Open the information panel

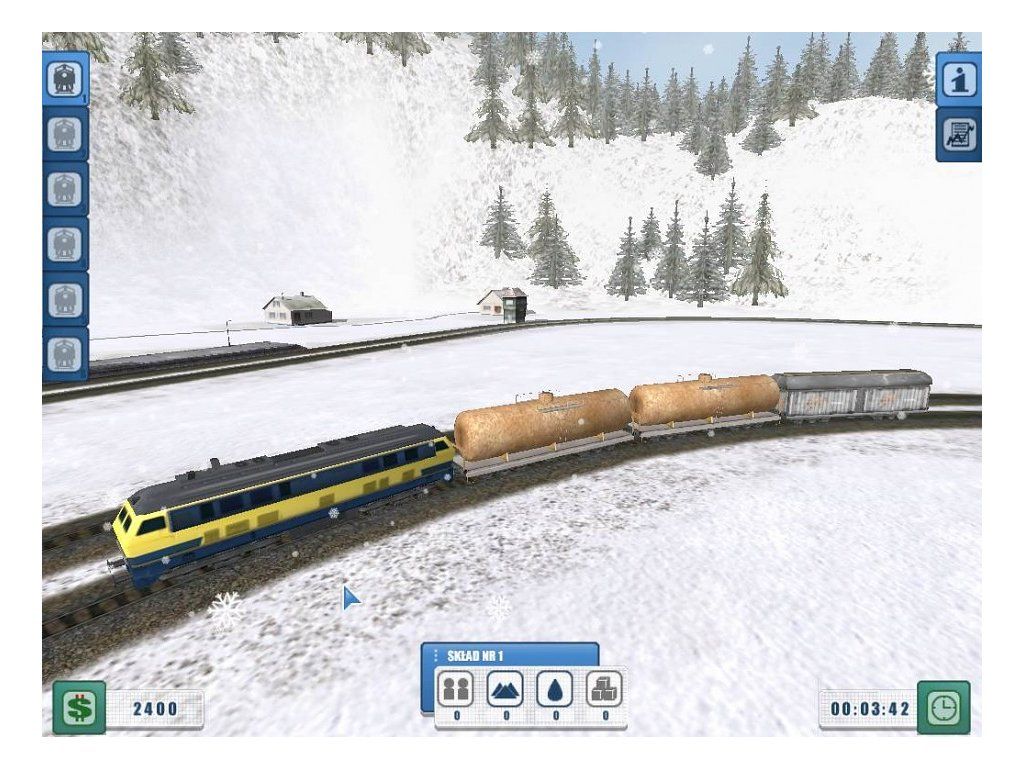[x=958, y=80]
